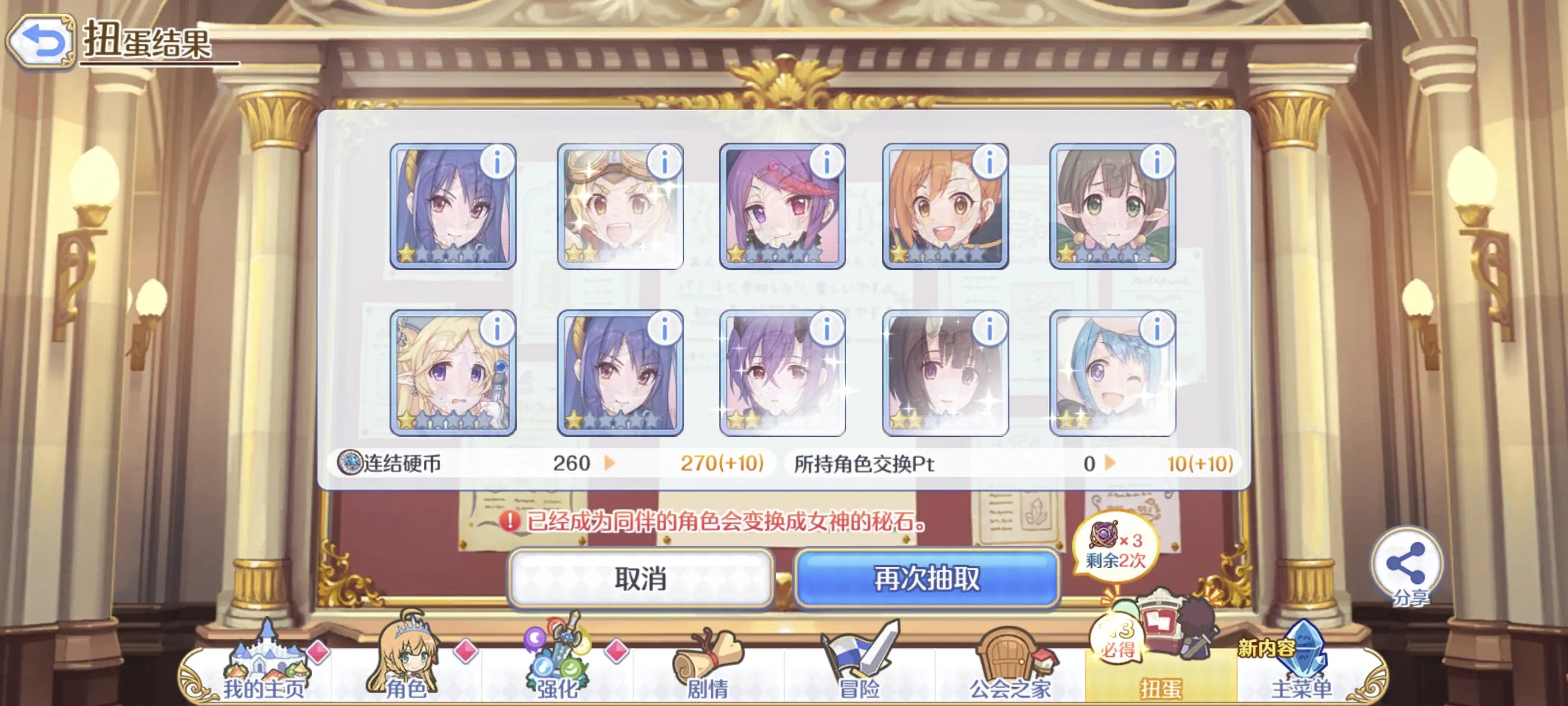The image size is (1568, 706).
Task: Draw again with 再次抽取
Action: tap(927, 578)
